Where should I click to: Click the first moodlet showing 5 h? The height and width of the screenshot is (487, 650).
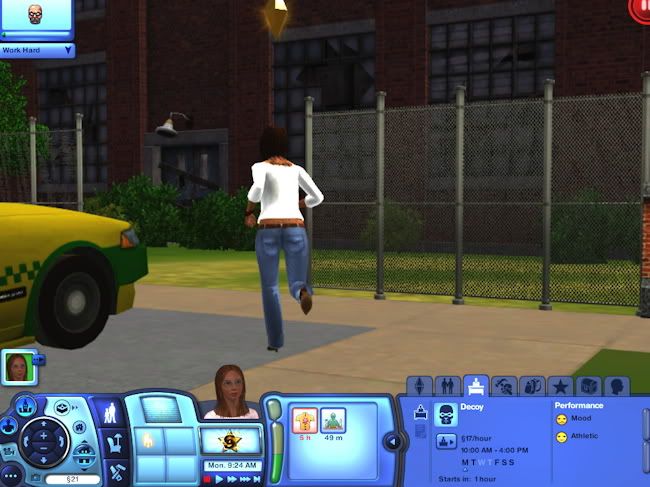303,420
